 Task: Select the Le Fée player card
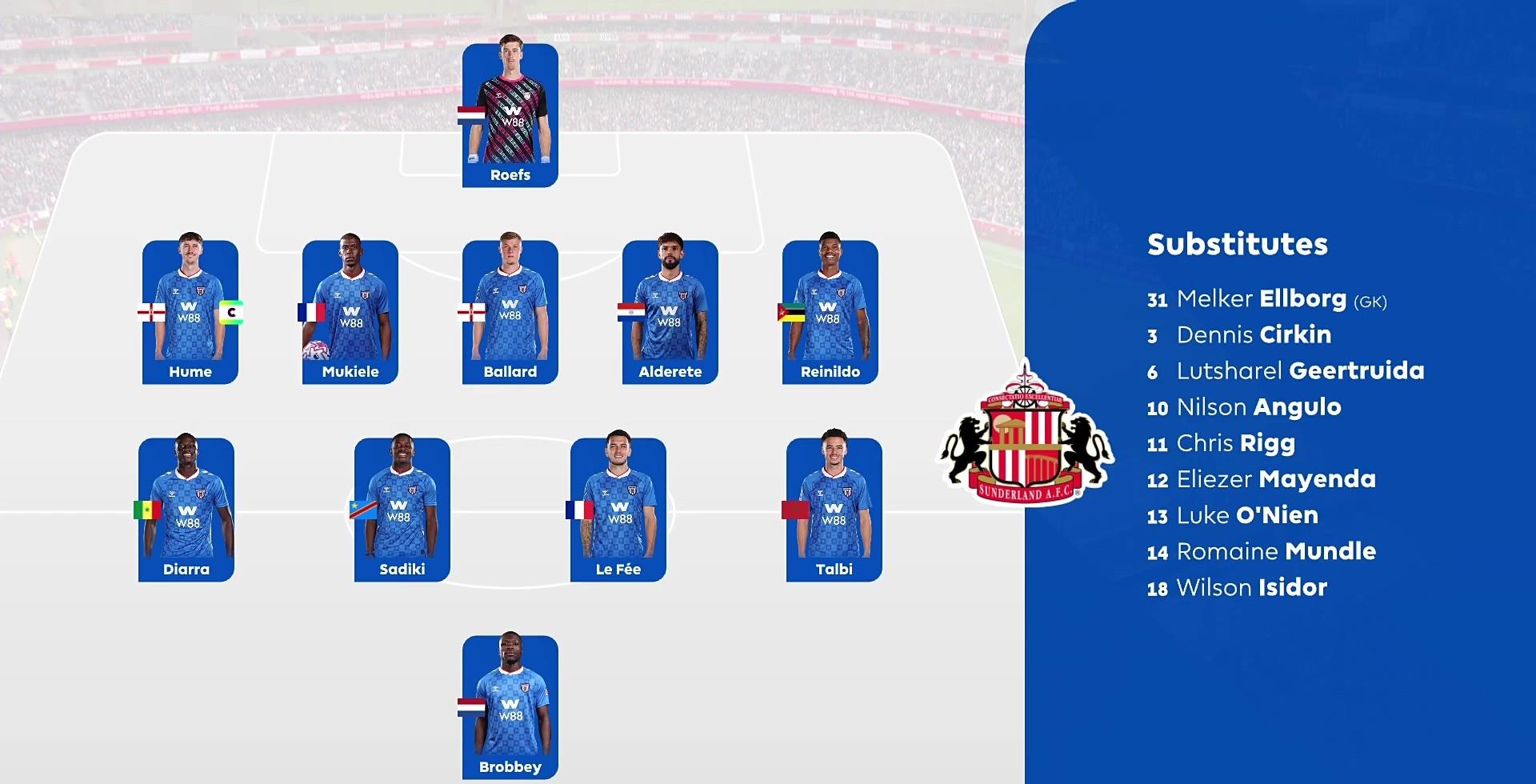(618, 510)
